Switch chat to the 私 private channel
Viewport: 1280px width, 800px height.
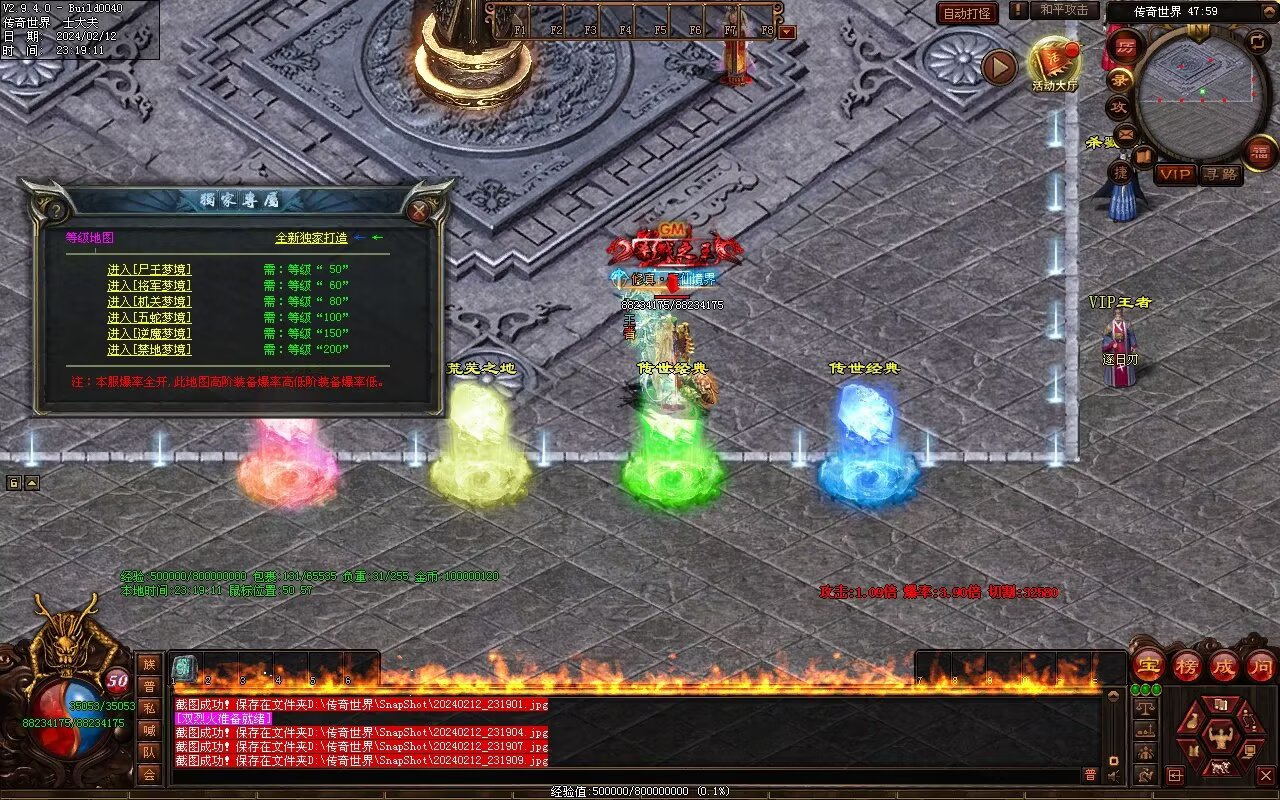point(149,708)
